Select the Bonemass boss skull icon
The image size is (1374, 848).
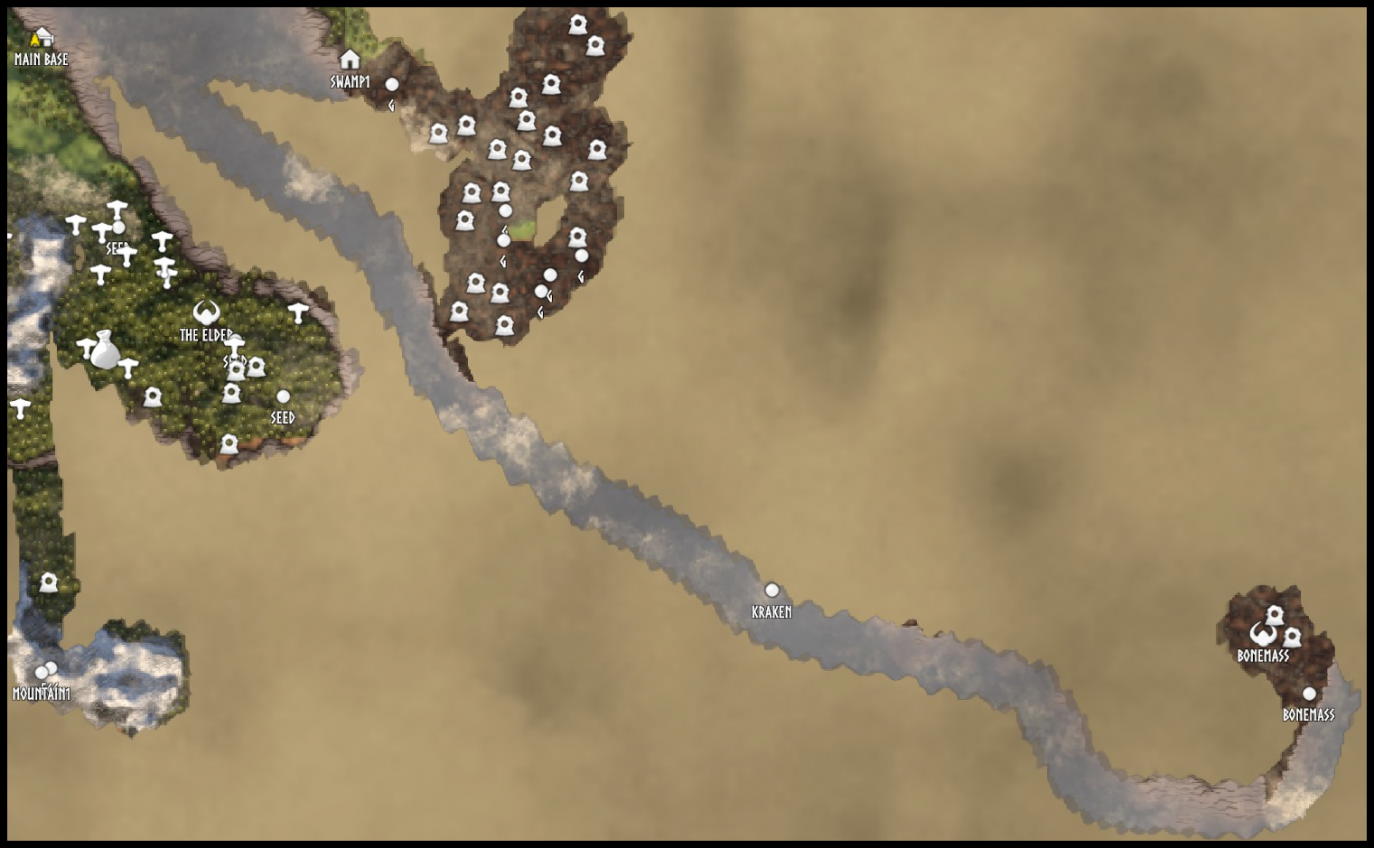click(x=1262, y=634)
